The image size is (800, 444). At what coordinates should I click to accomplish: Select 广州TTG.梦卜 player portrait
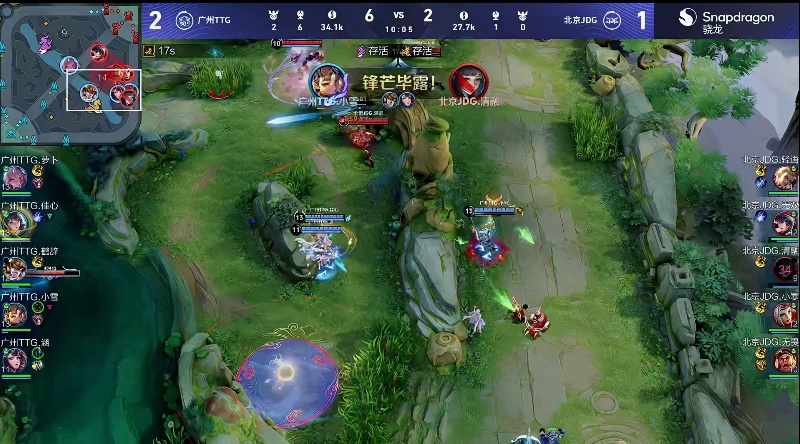click(x=14, y=177)
